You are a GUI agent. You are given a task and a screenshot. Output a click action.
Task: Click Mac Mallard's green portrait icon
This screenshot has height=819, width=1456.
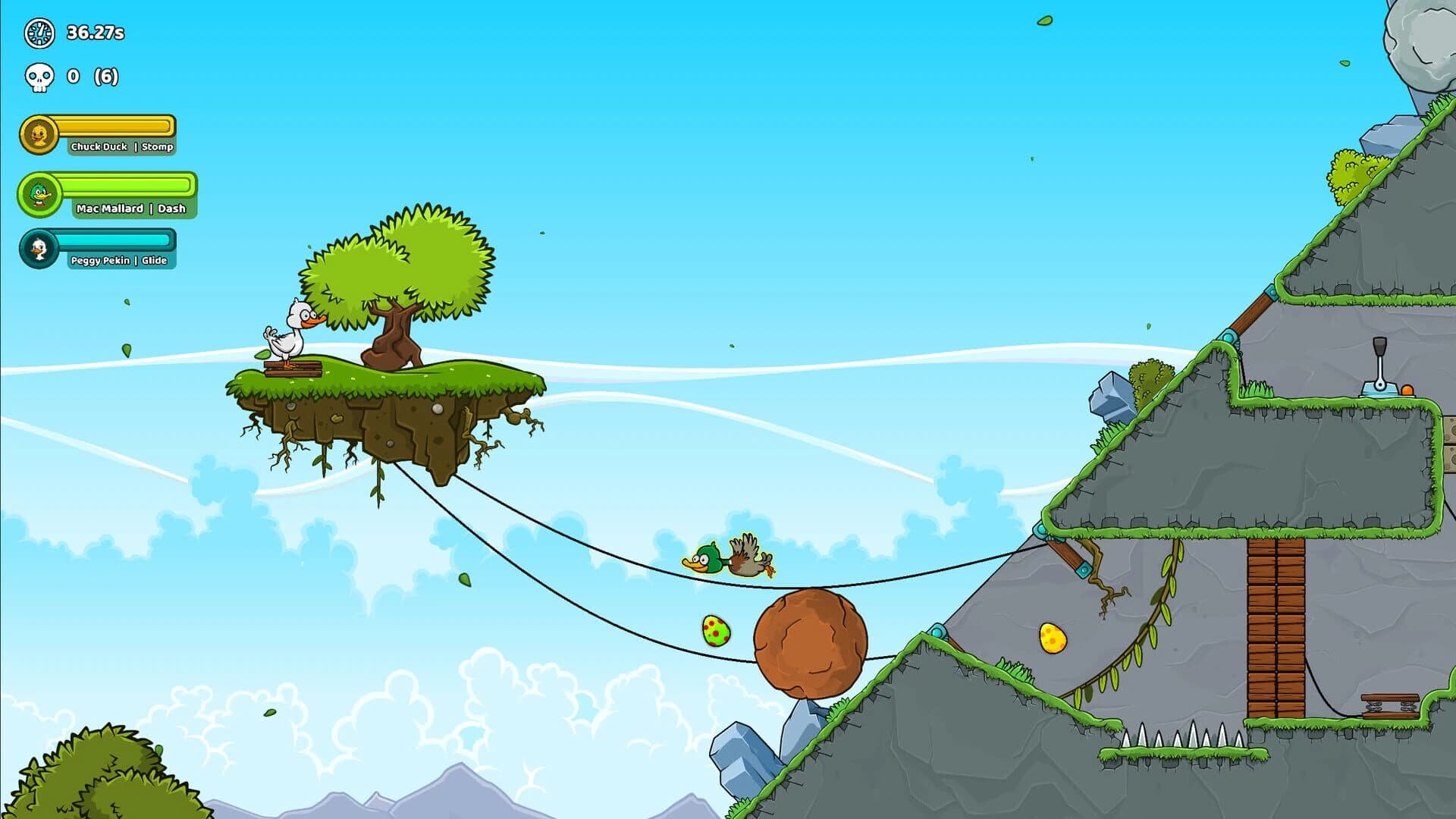coord(40,194)
